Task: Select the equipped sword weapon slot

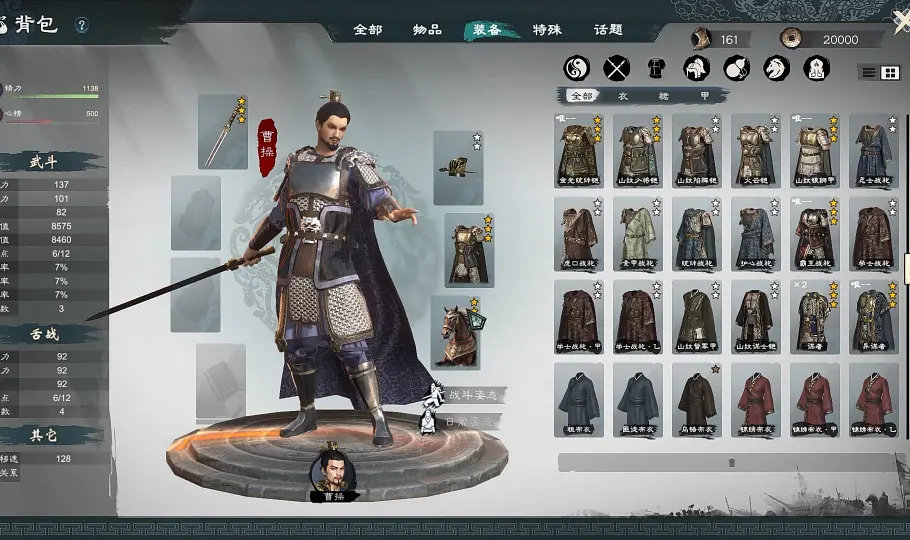Action: click(222, 132)
